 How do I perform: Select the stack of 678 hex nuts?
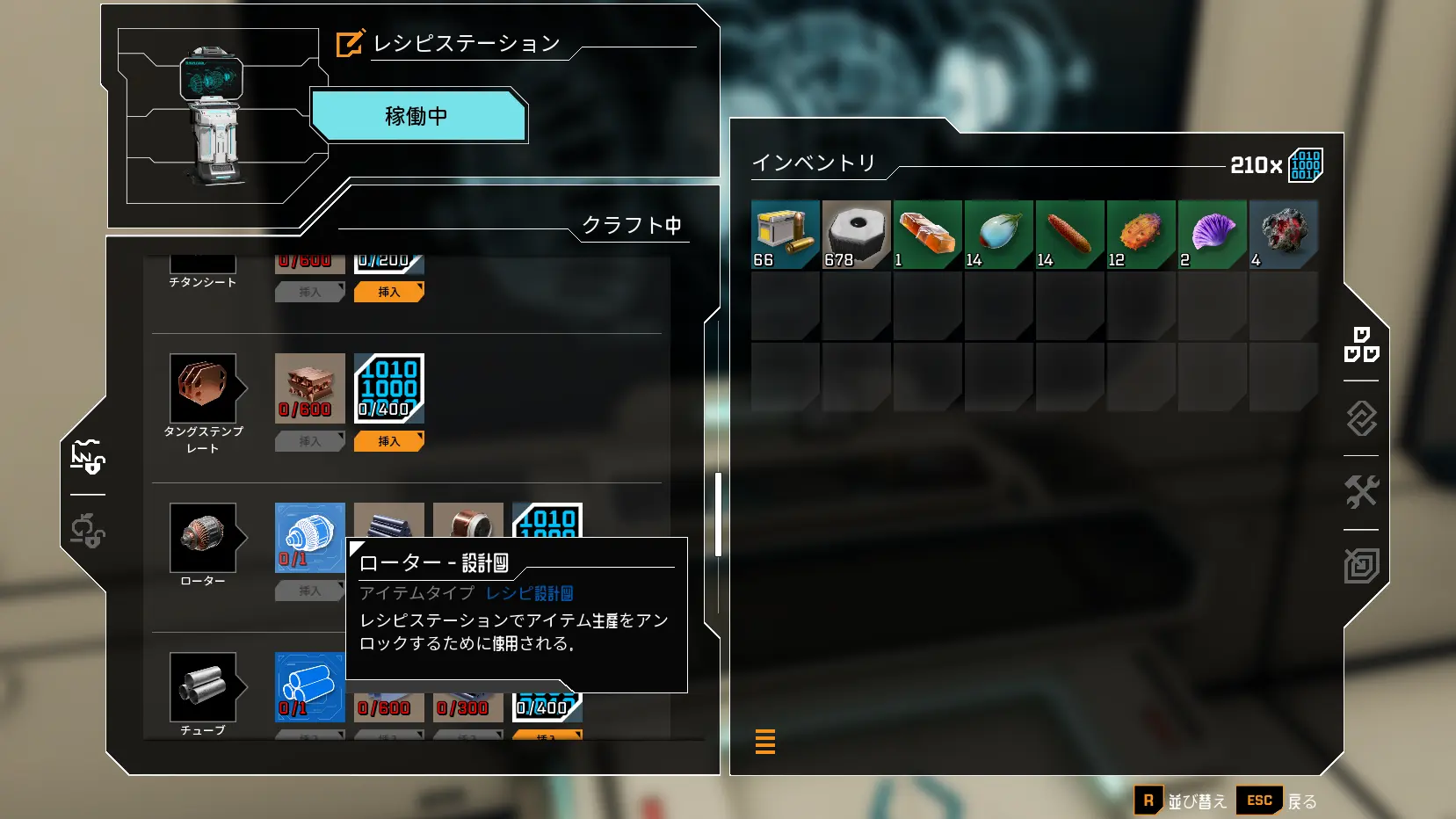pyautogui.click(x=856, y=235)
